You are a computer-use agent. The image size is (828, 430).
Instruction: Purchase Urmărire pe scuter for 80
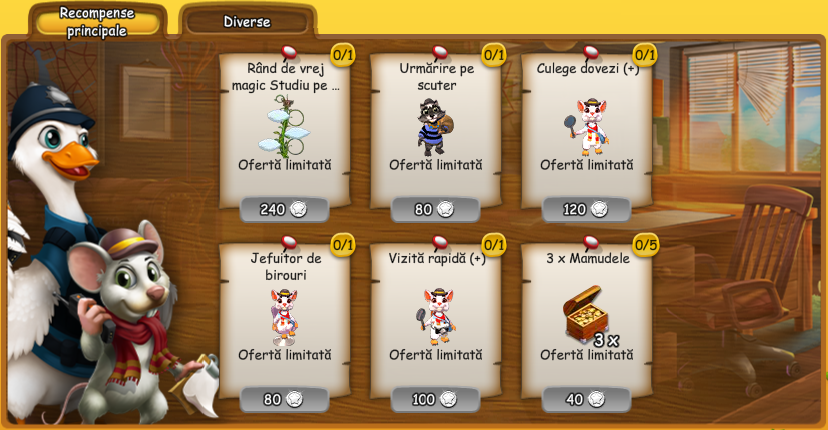tap(435, 209)
